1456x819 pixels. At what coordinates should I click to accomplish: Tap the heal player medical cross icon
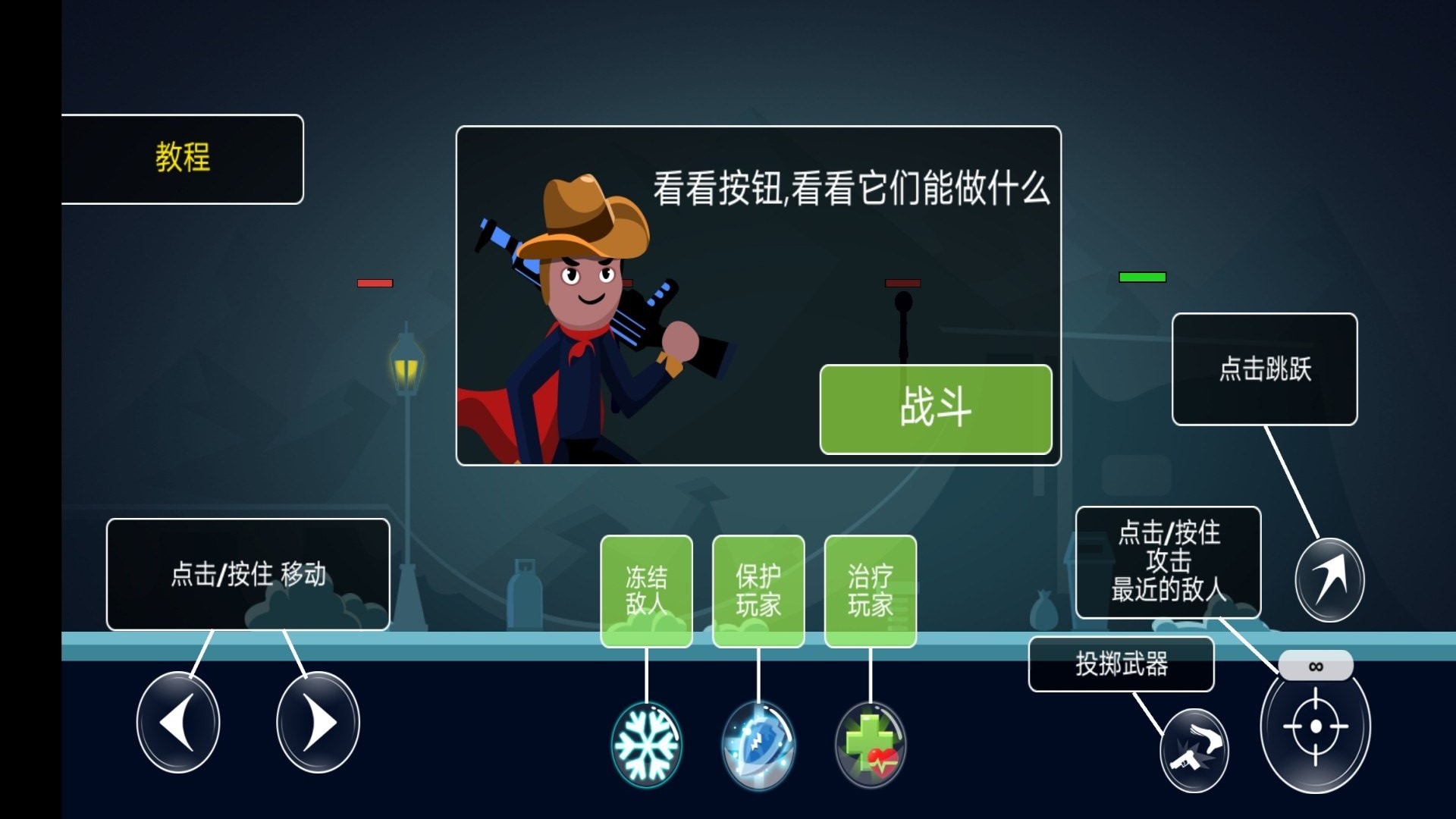tap(870, 745)
